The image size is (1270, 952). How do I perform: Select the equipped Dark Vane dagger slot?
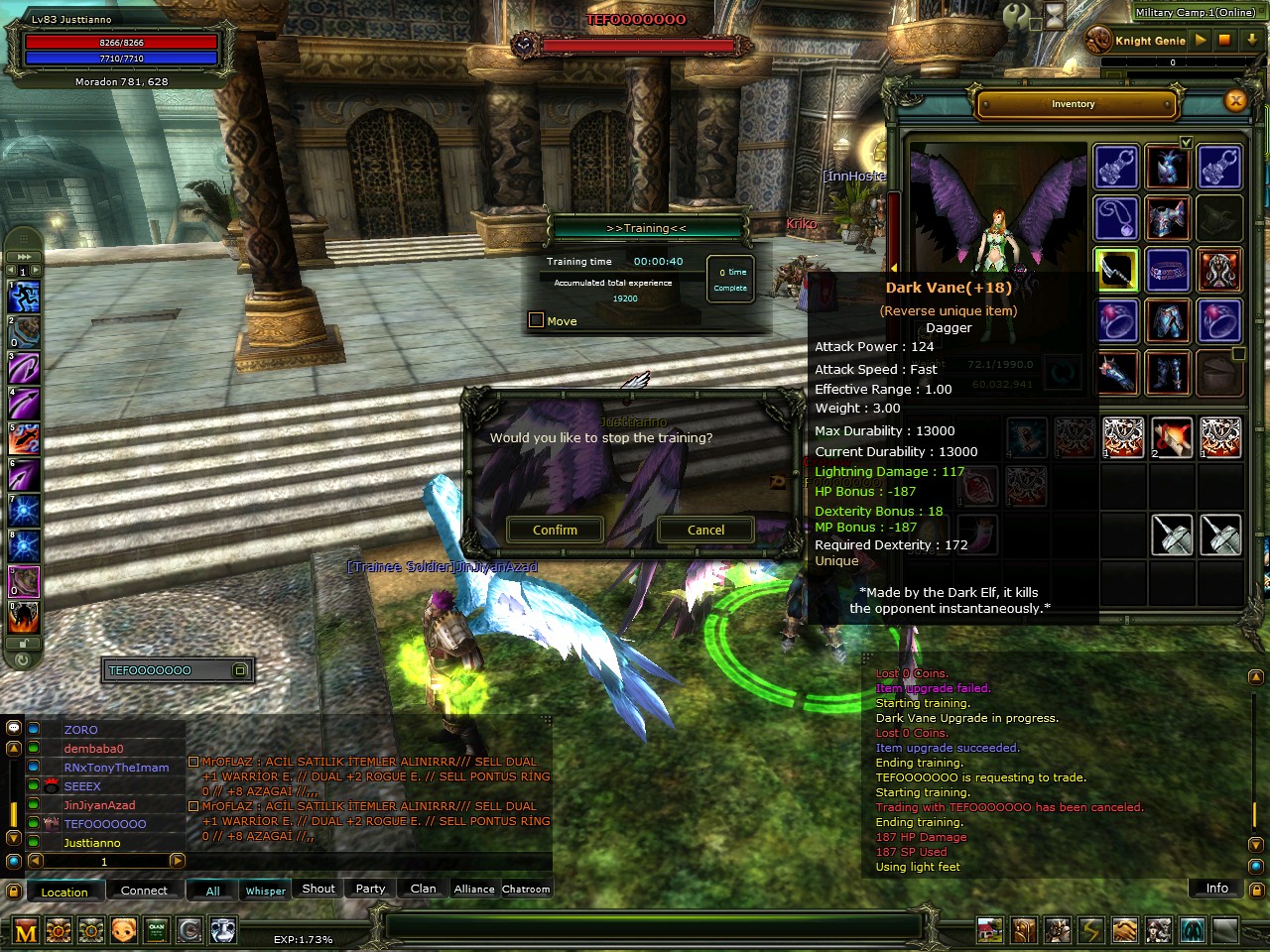pyautogui.click(x=1116, y=269)
